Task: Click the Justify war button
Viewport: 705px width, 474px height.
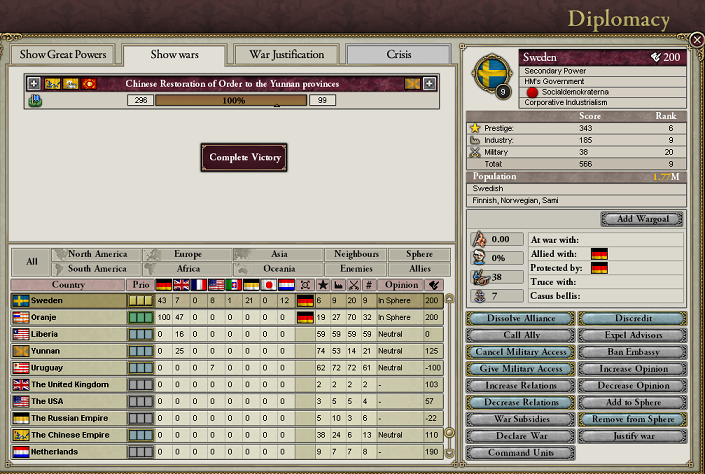Action: point(632,437)
